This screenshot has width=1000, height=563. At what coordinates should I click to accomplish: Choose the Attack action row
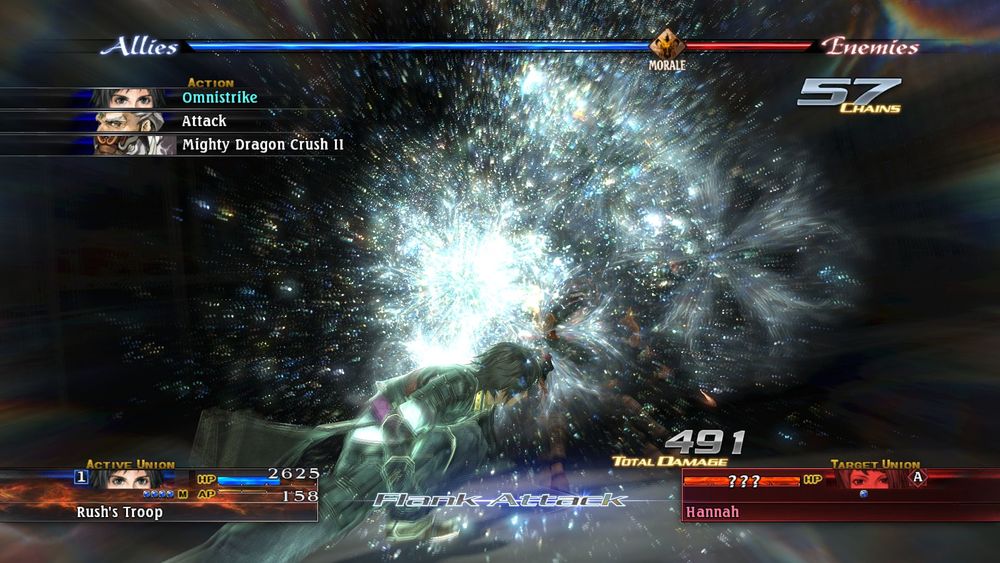[x=203, y=121]
